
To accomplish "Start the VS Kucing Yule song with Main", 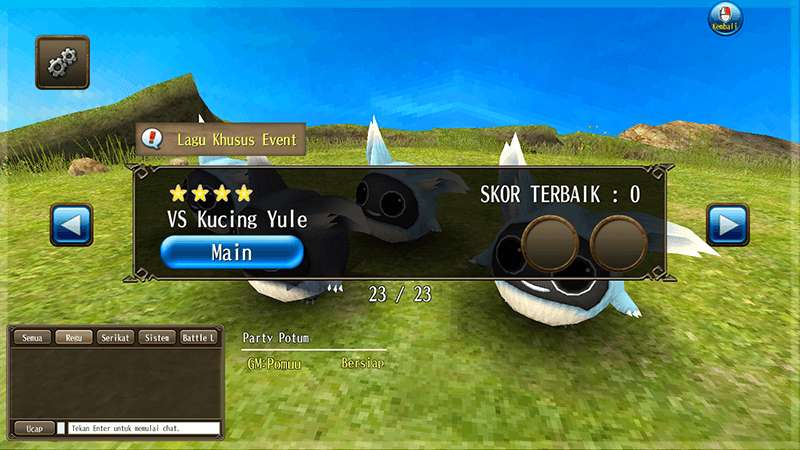I will click(231, 252).
